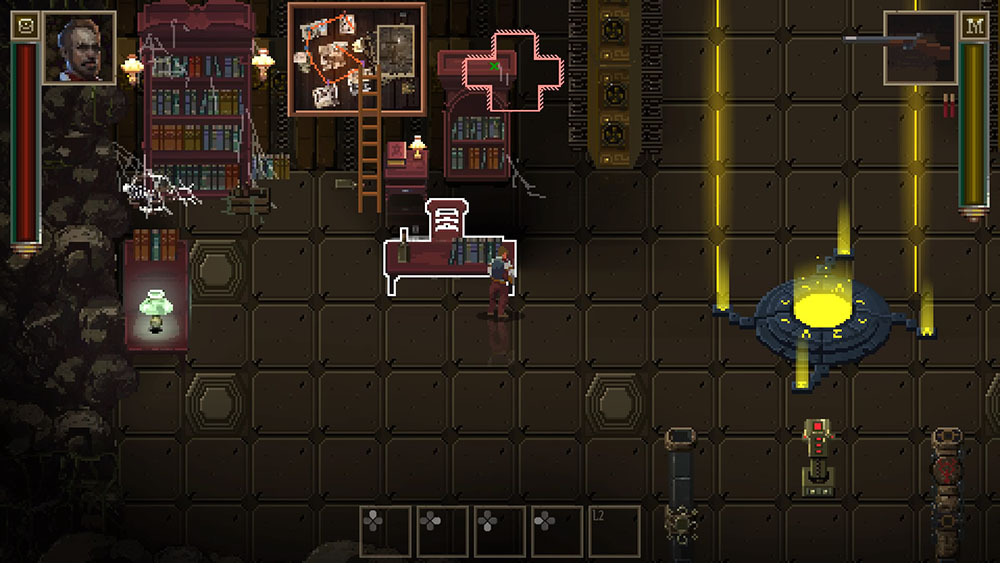Select the equipped rifle weapon slot
1000x563 pixels.
[x=920, y=47]
